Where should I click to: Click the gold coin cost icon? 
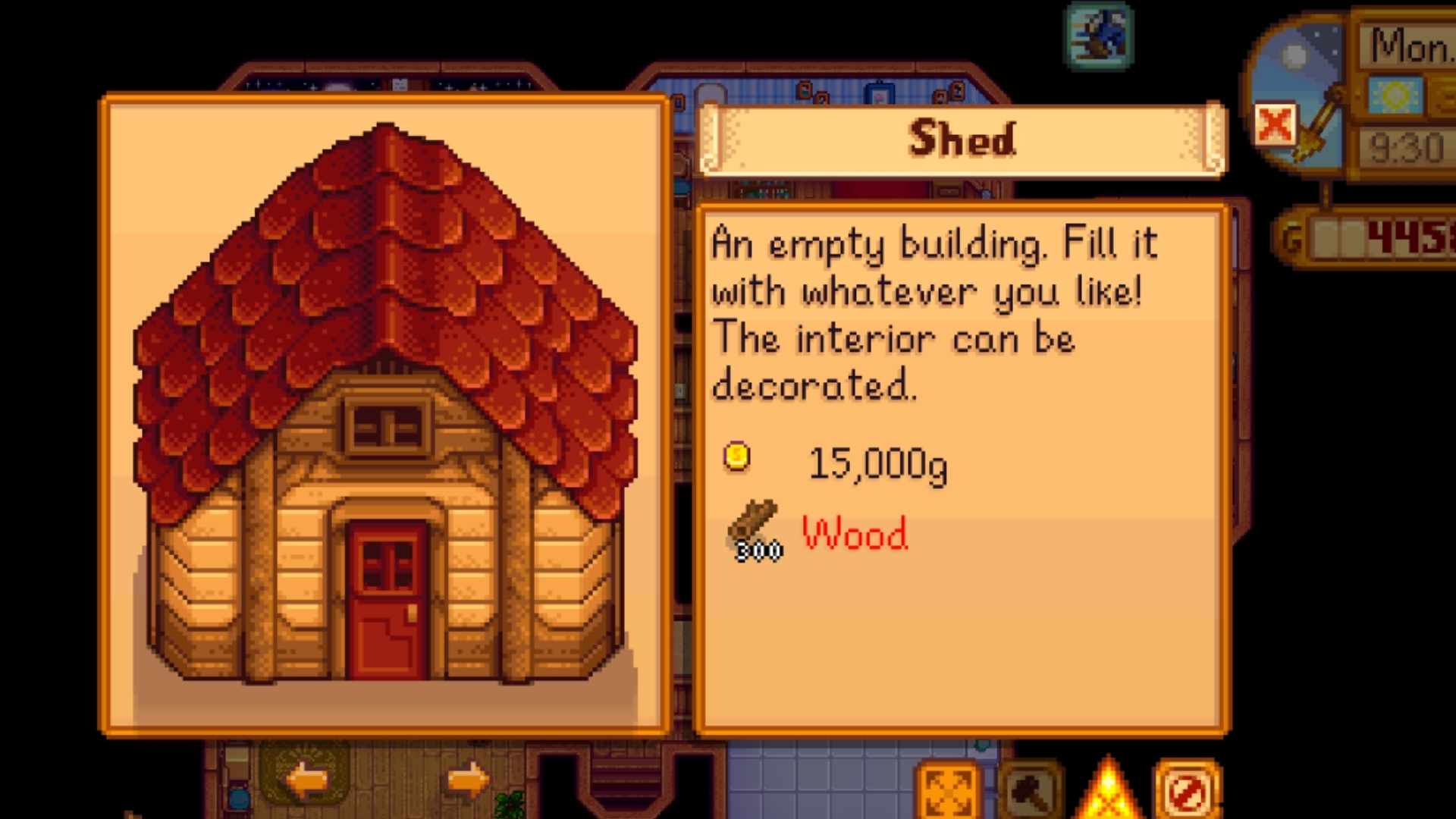pos(735,457)
